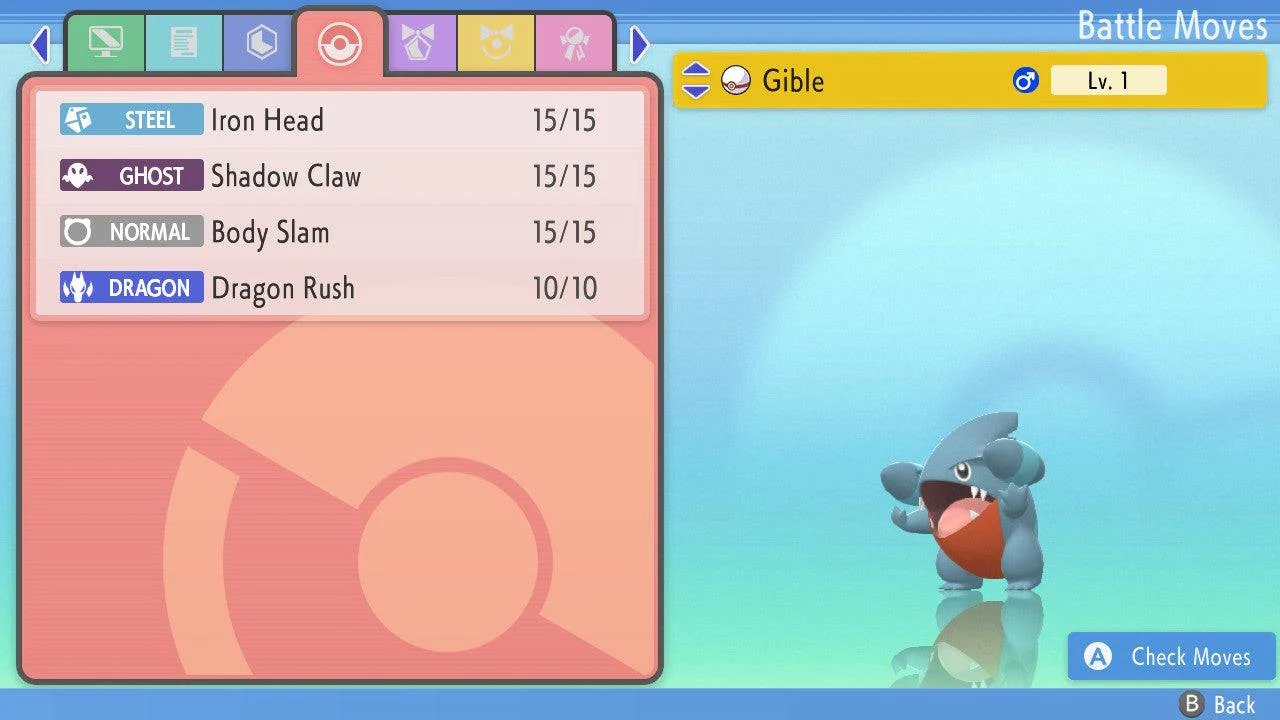Select the Iron Head move row
Image resolution: width=1280 pixels, height=720 pixels.
(x=340, y=121)
